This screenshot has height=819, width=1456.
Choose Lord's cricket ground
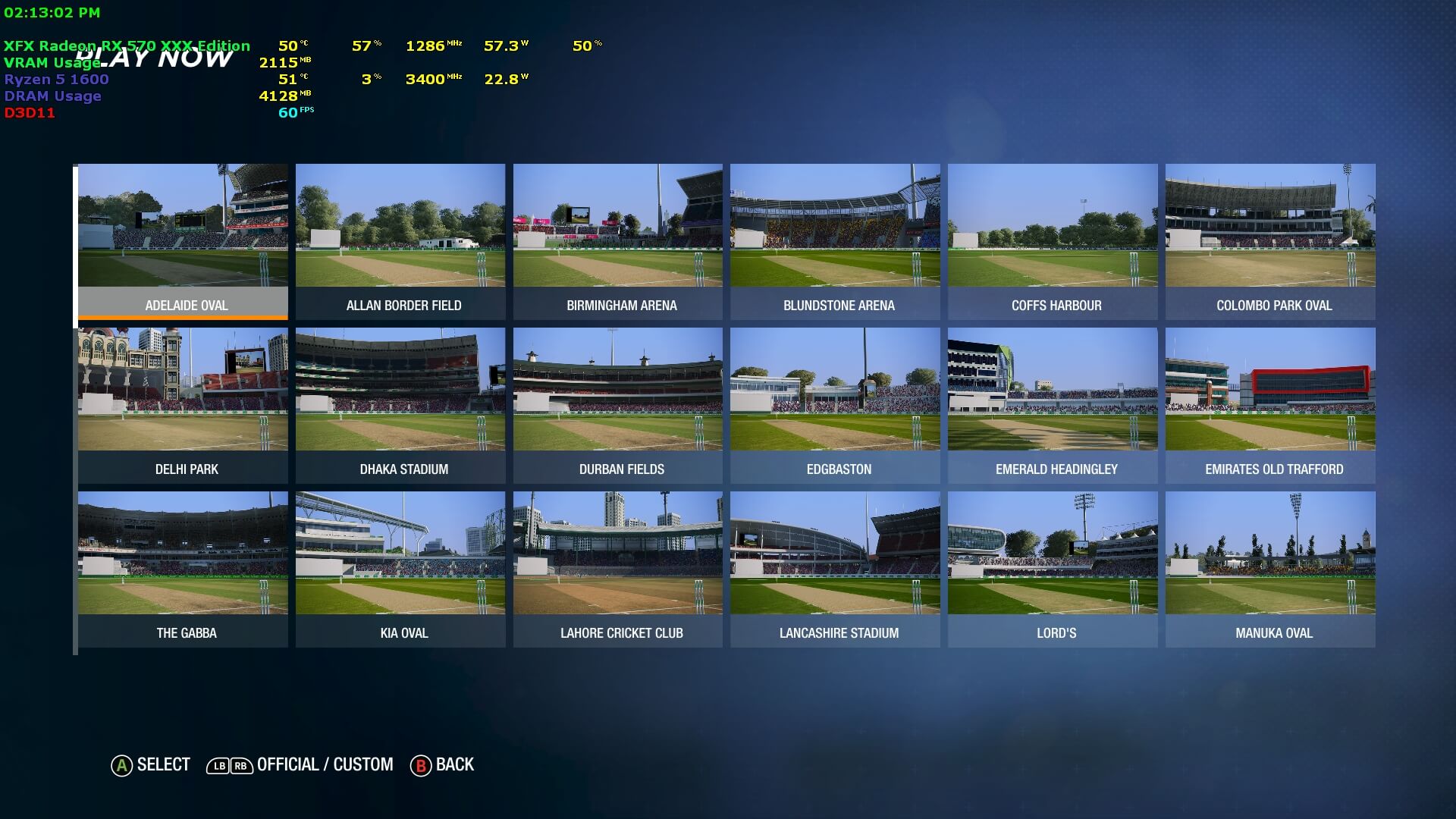pyautogui.click(x=1053, y=569)
